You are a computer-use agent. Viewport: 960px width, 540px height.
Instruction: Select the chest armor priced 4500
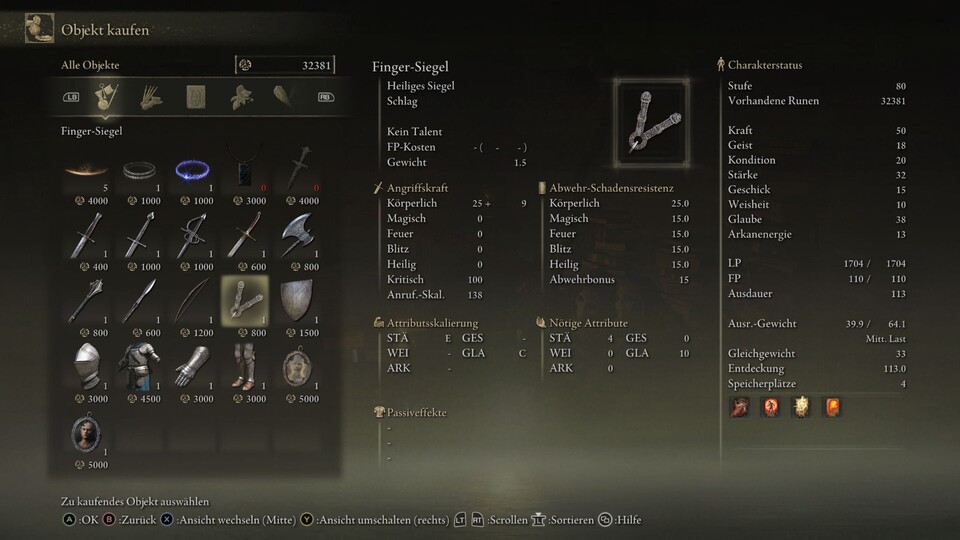coord(139,365)
